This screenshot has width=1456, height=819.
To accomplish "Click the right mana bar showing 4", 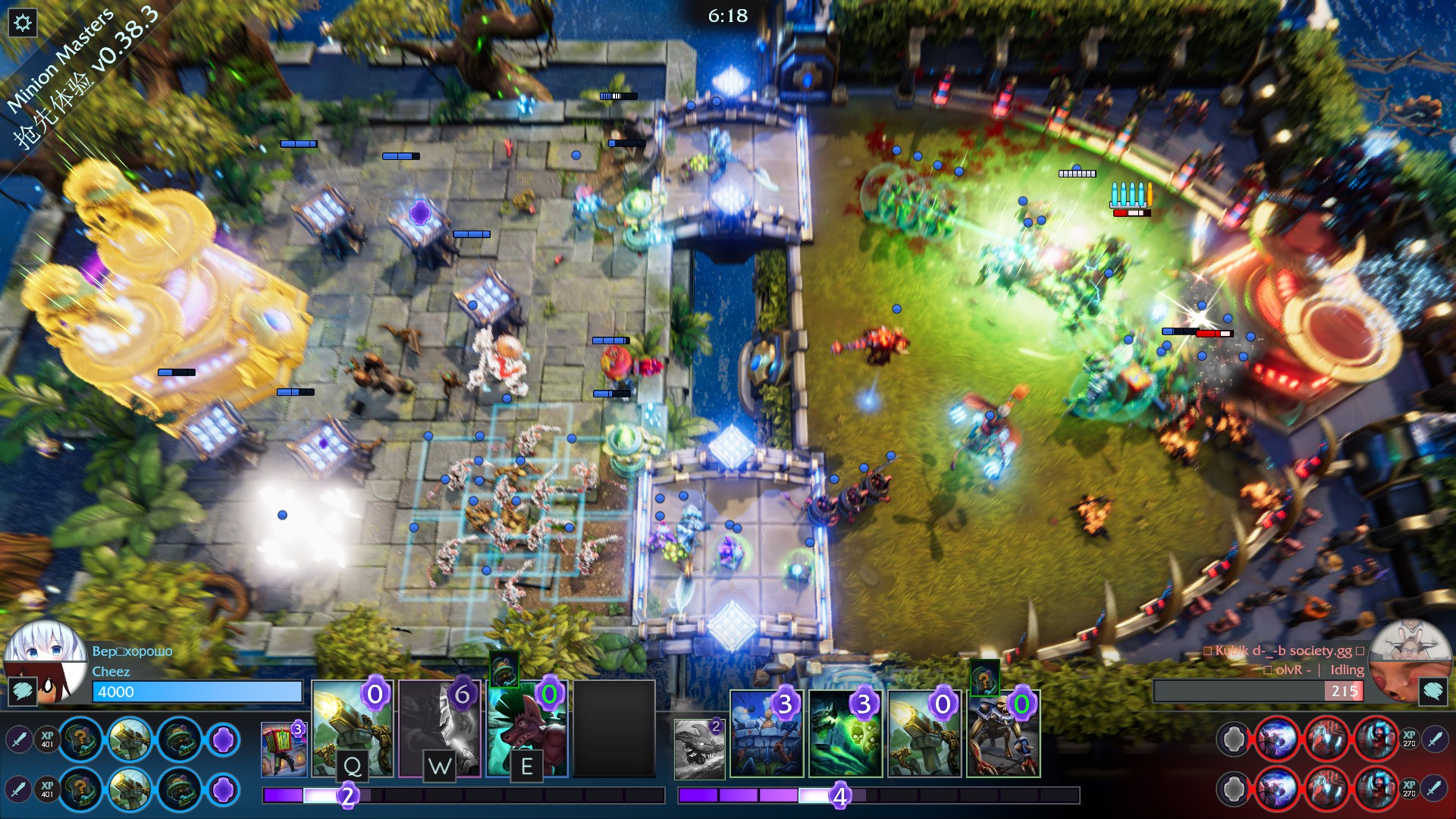I will point(839,795).
